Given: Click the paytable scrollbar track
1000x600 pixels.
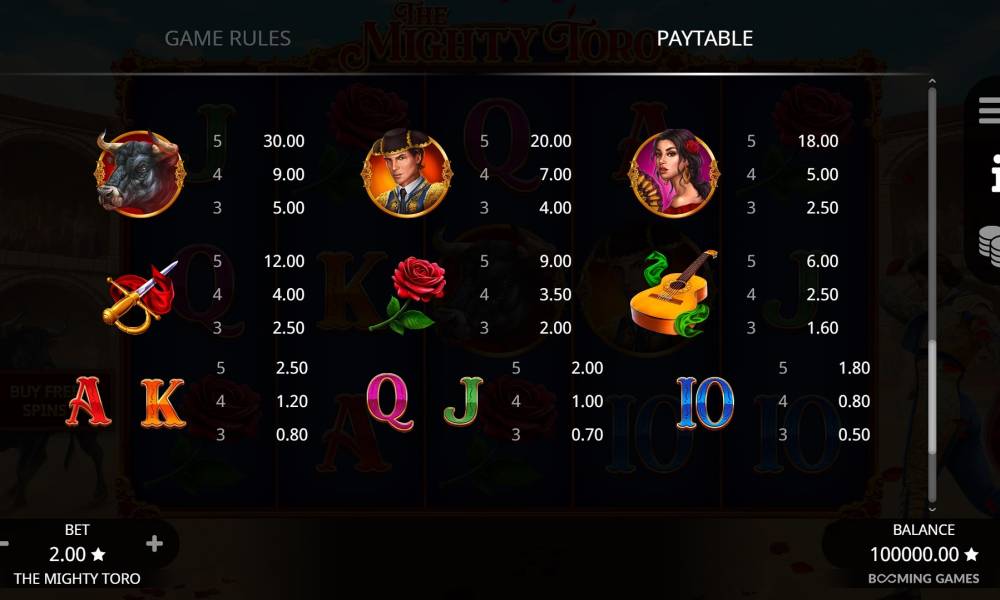Looking at the screenshot, I should [x=932, y=220].
